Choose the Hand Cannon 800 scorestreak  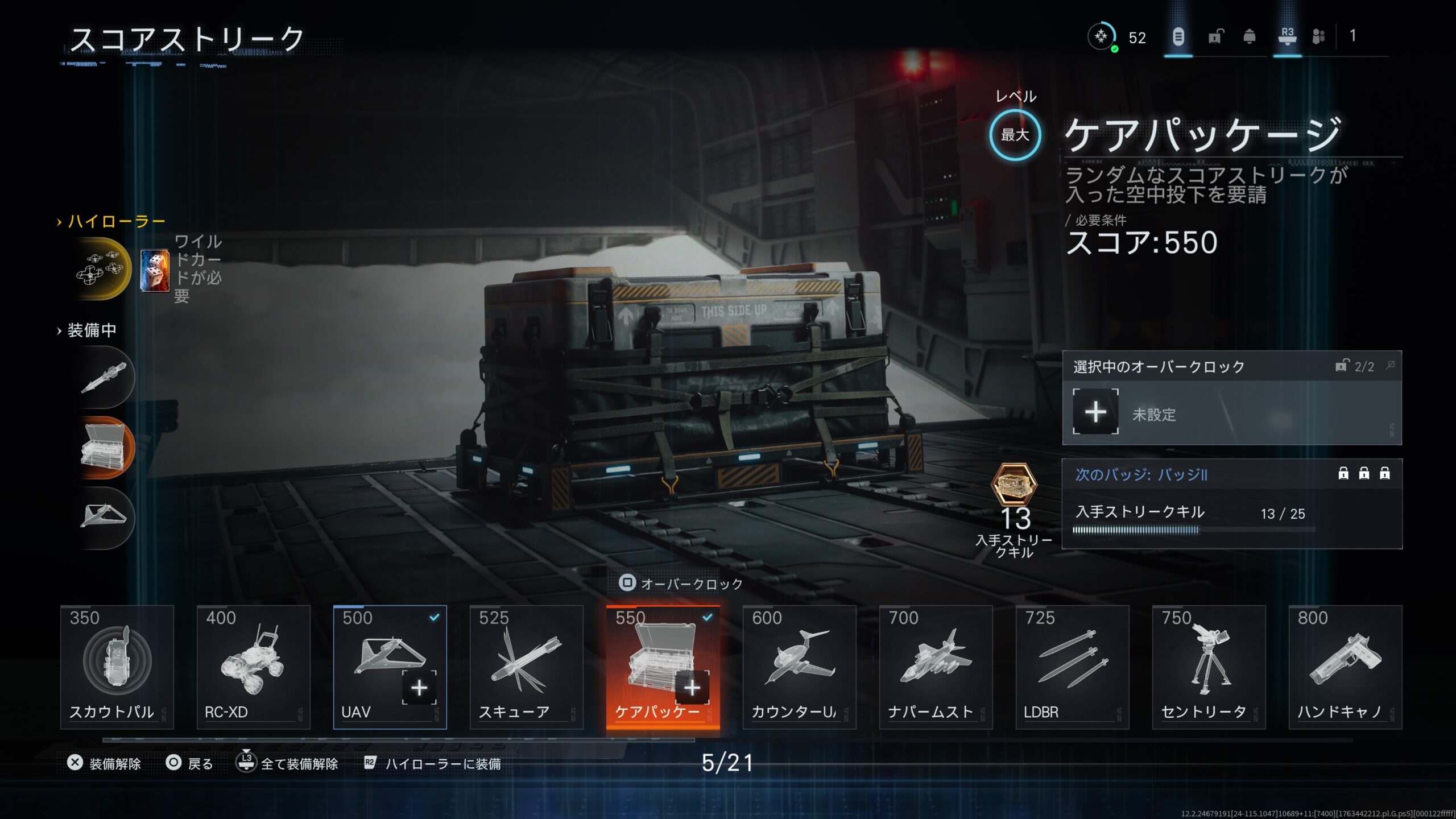point(1345,667)
